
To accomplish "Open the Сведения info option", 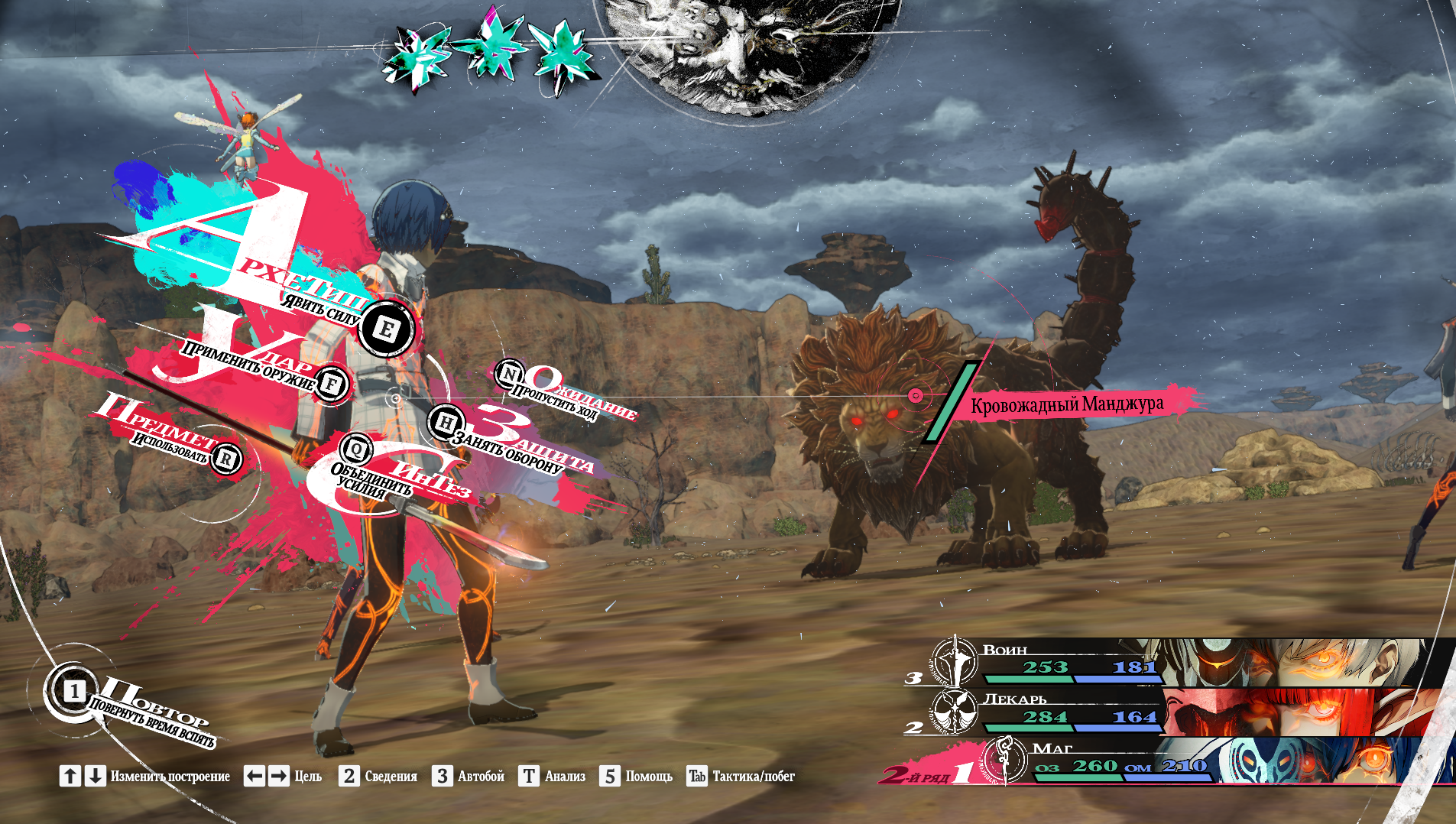I will pos(380,777).
